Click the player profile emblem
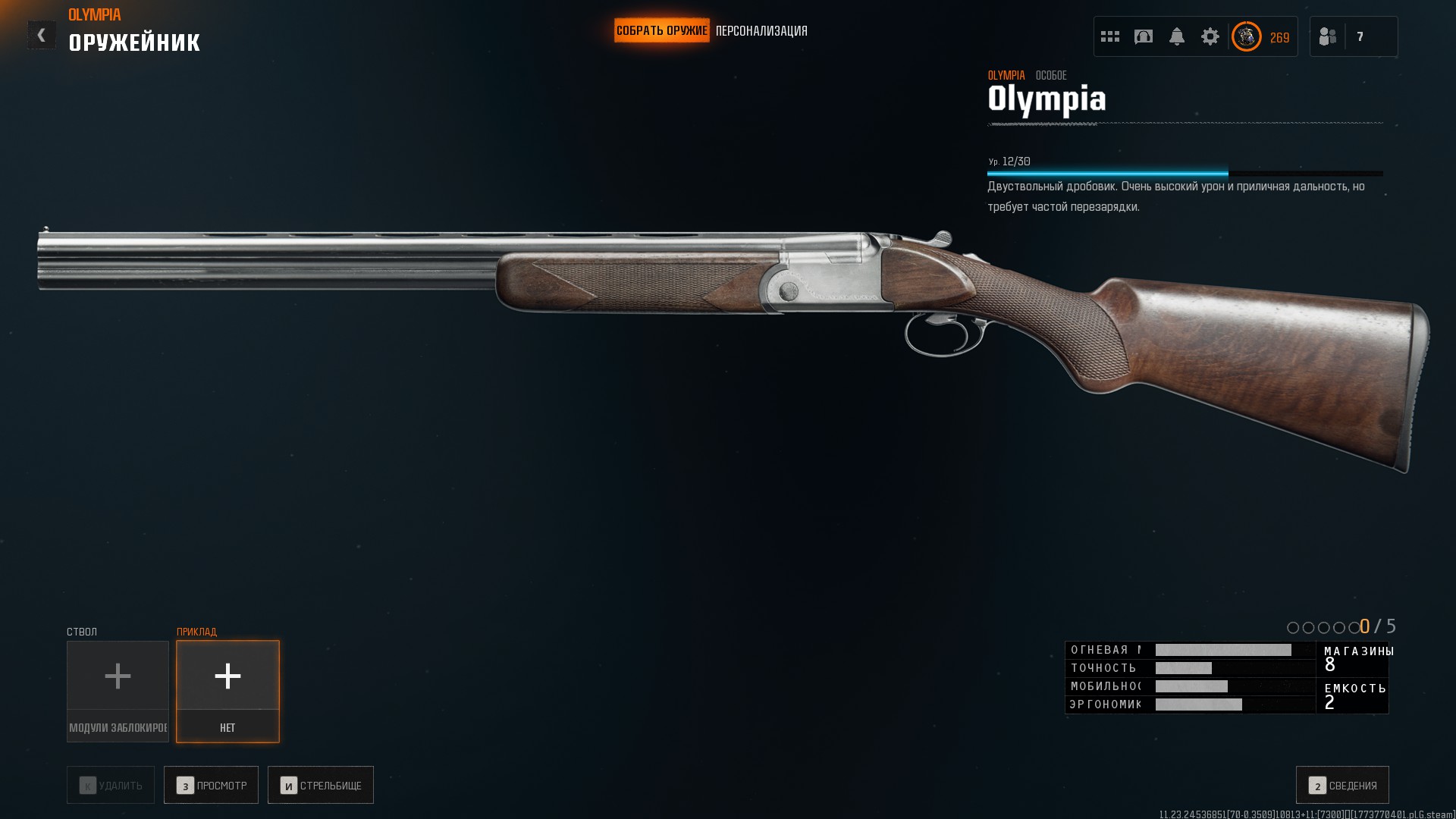Image resolution: width=1456 pixels, height=819 pixels. (1246, 36)
